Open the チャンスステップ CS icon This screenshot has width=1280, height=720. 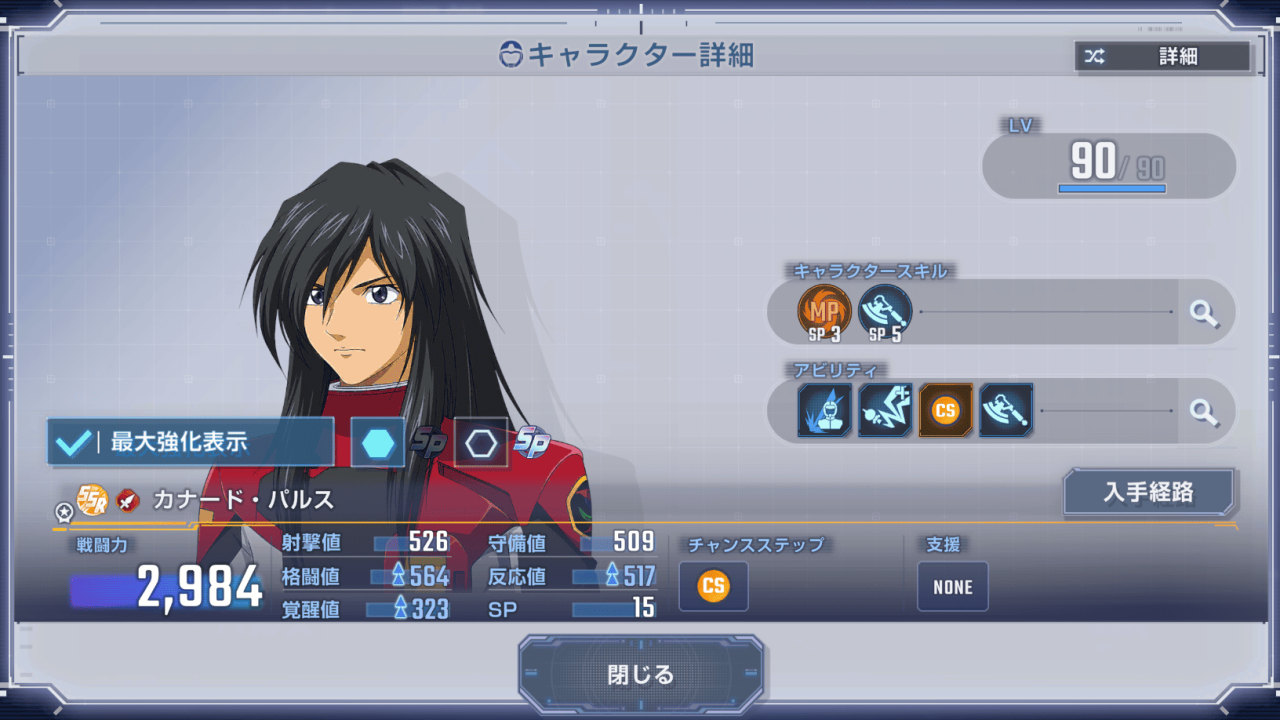click(713, 586)
